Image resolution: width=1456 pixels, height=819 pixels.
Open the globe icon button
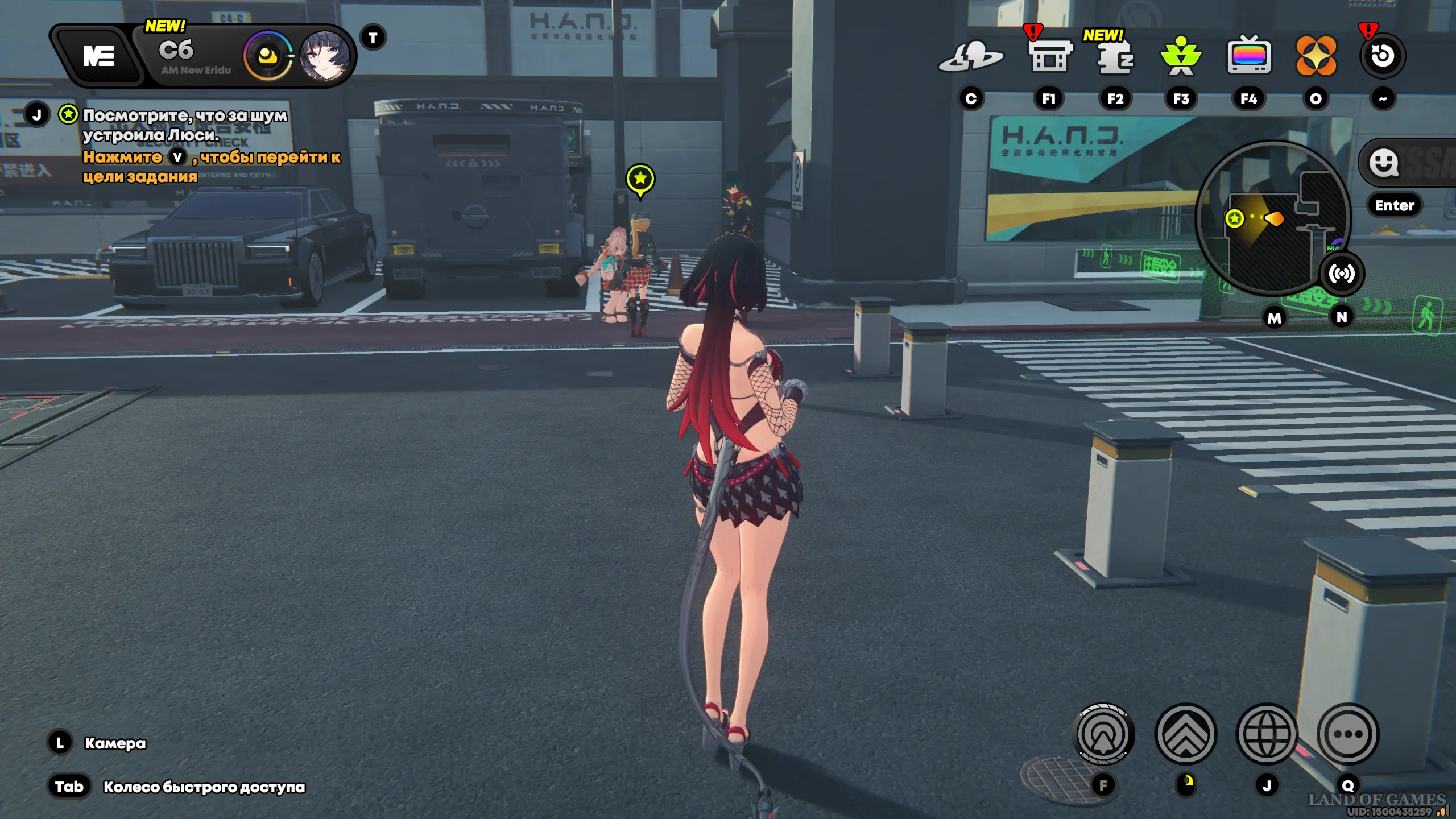pyautogui.click(x=1267, y=734)
